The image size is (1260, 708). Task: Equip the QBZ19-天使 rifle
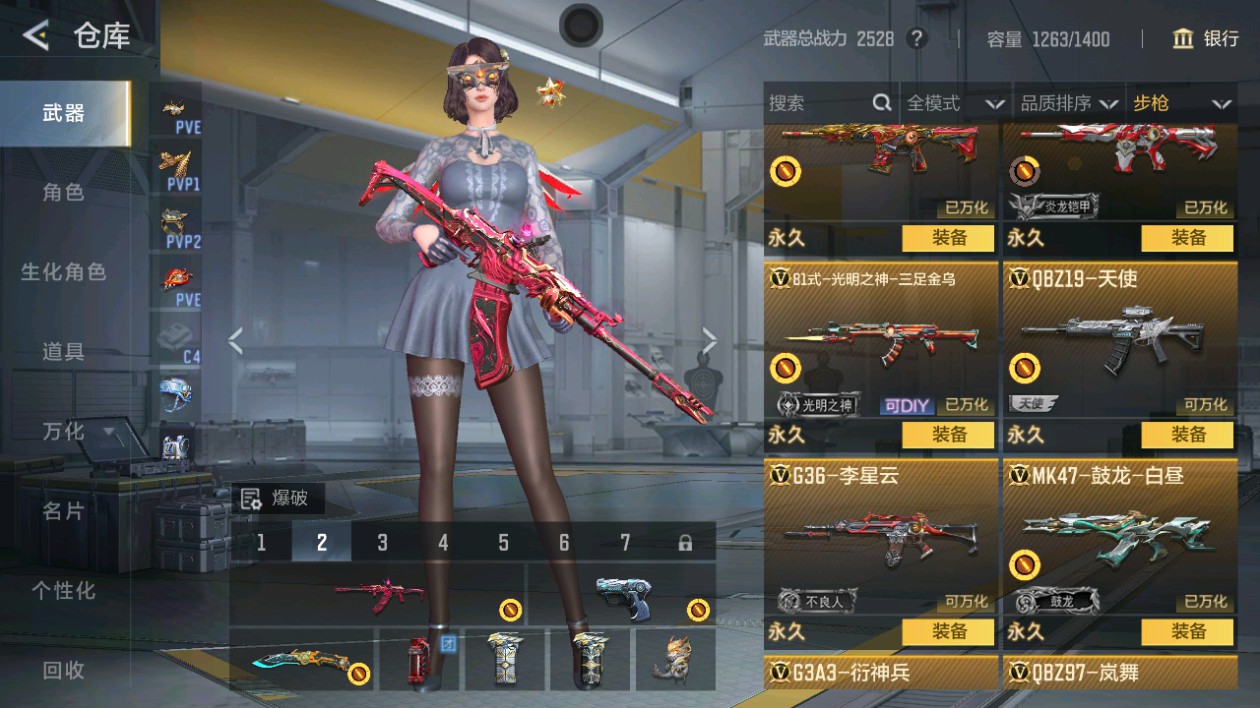(x=1188, y=435)
